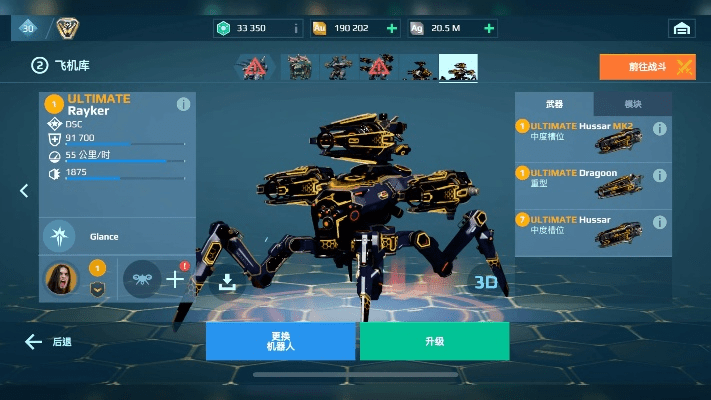Screen dimensions: 711x400
Task: Go back with the 后退 arrow
Action: (x=49, y=342)
